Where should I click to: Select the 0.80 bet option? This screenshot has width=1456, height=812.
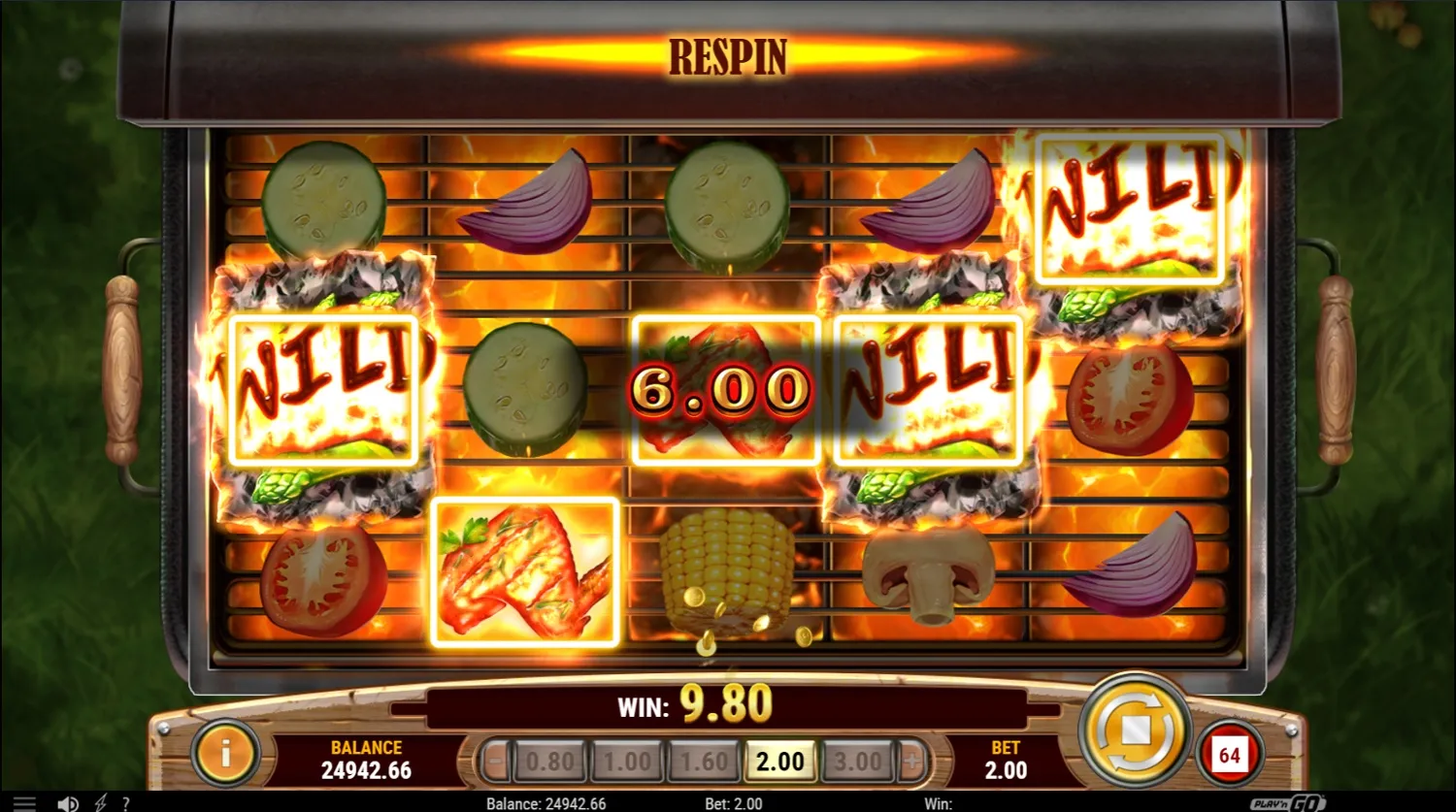[549, 762]
